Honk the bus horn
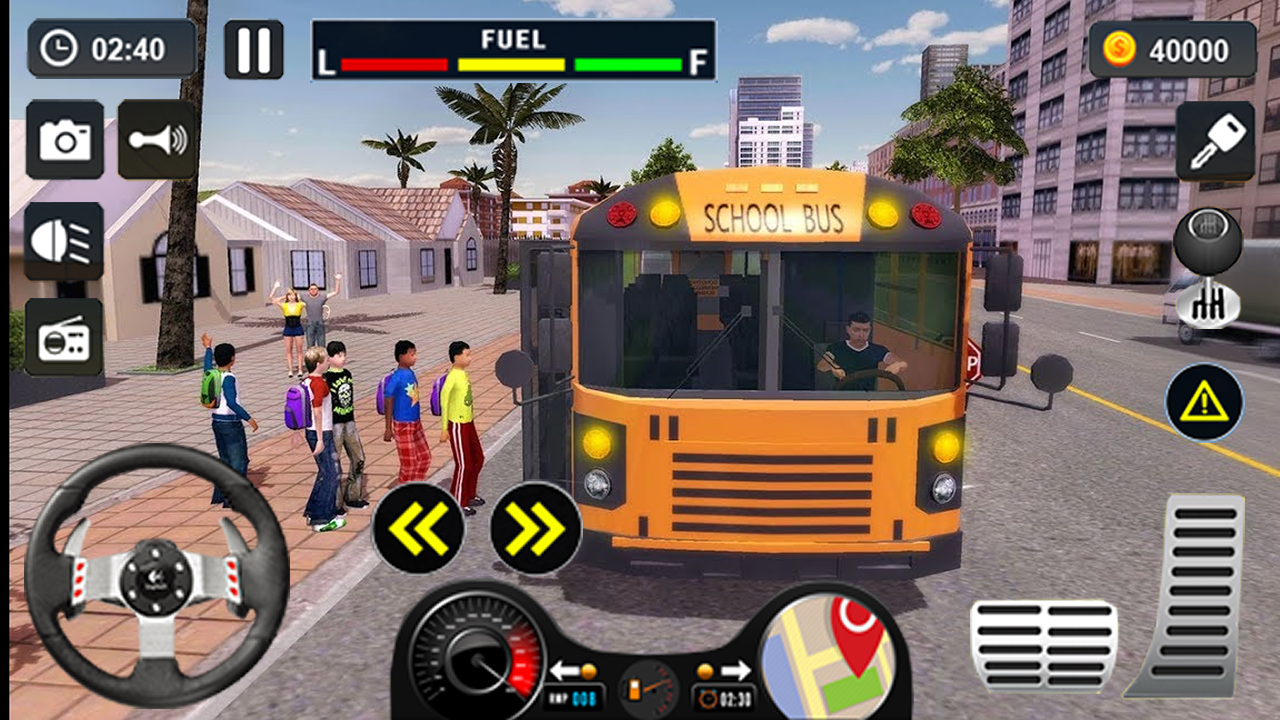 [157, 140]
